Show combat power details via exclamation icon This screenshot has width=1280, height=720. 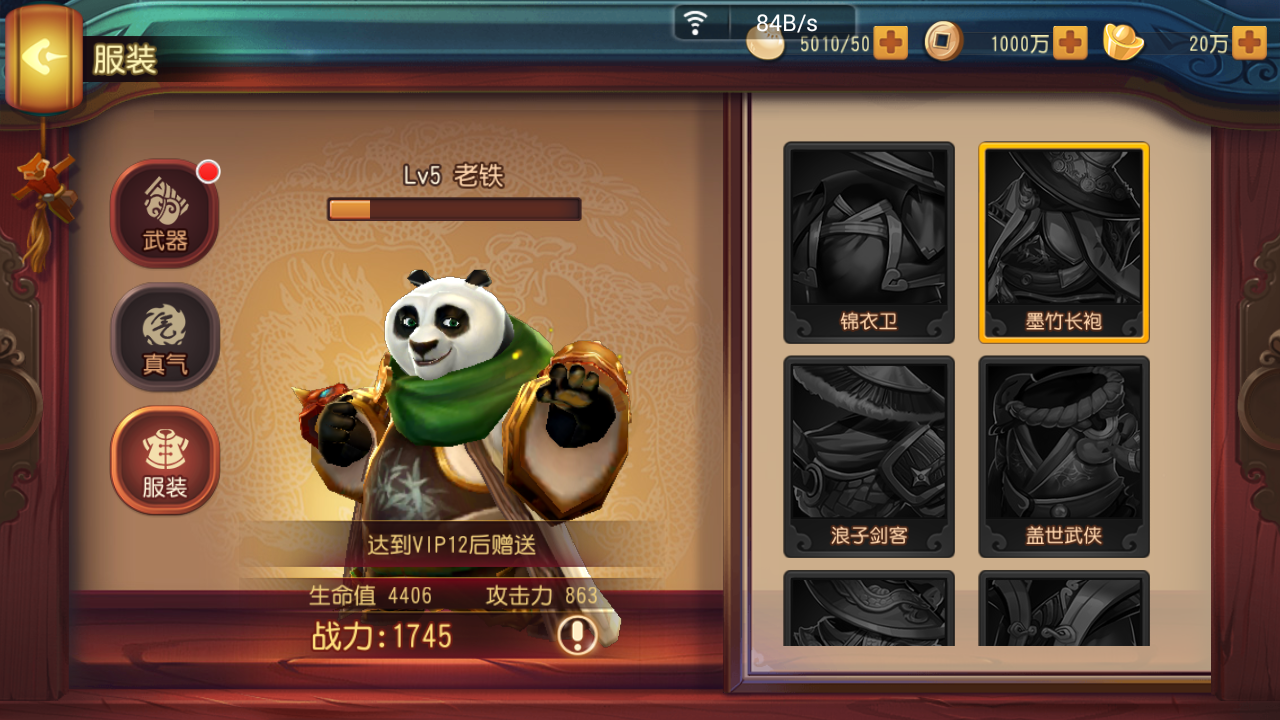[577, 635]
